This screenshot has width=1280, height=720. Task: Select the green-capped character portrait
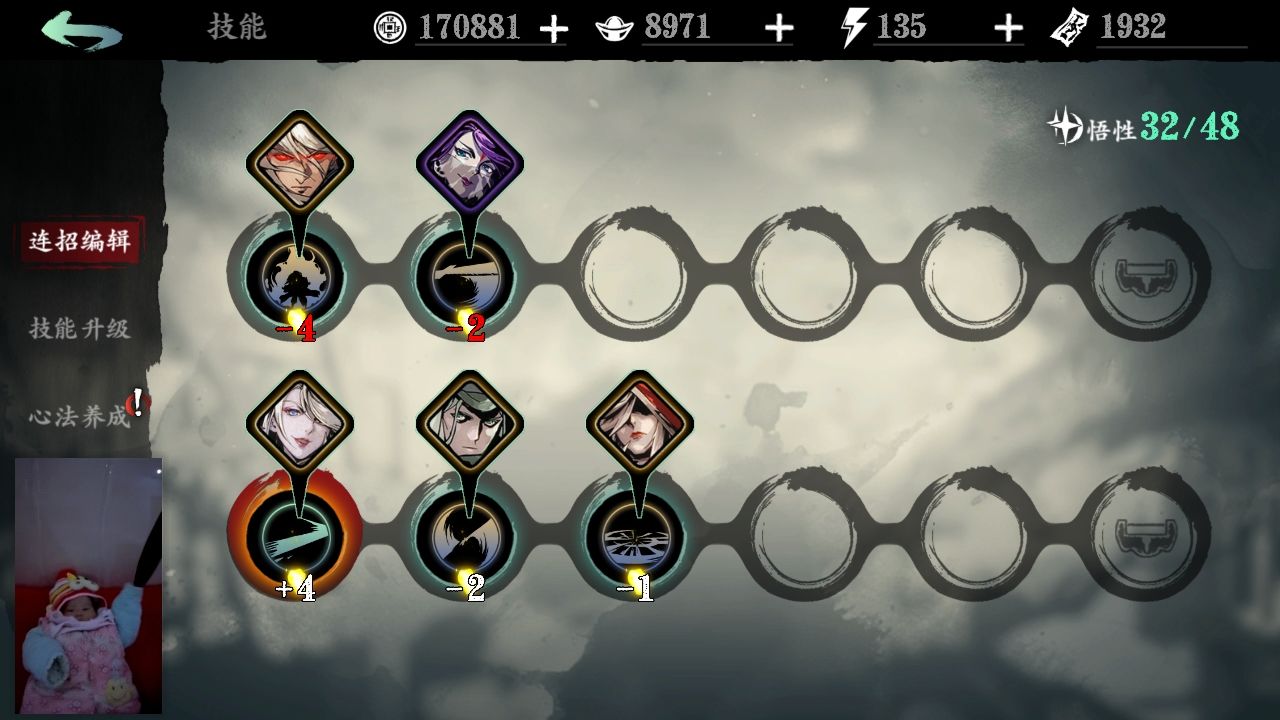pyautogui.click(x=469, y=420)
